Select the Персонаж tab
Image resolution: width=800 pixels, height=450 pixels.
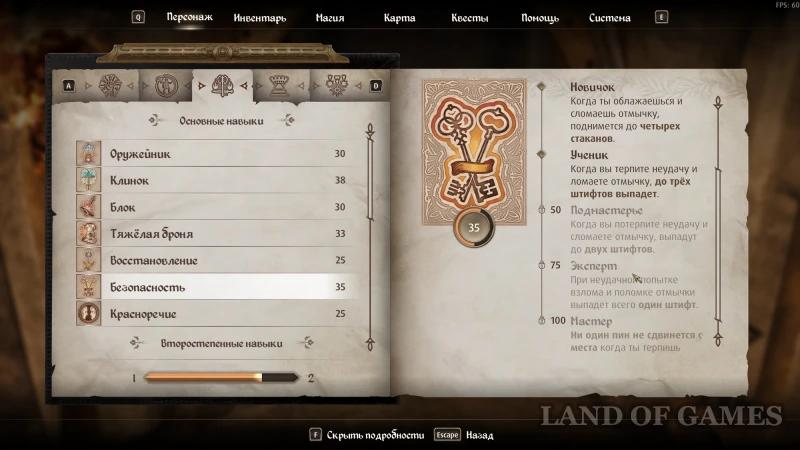point(189,18)
